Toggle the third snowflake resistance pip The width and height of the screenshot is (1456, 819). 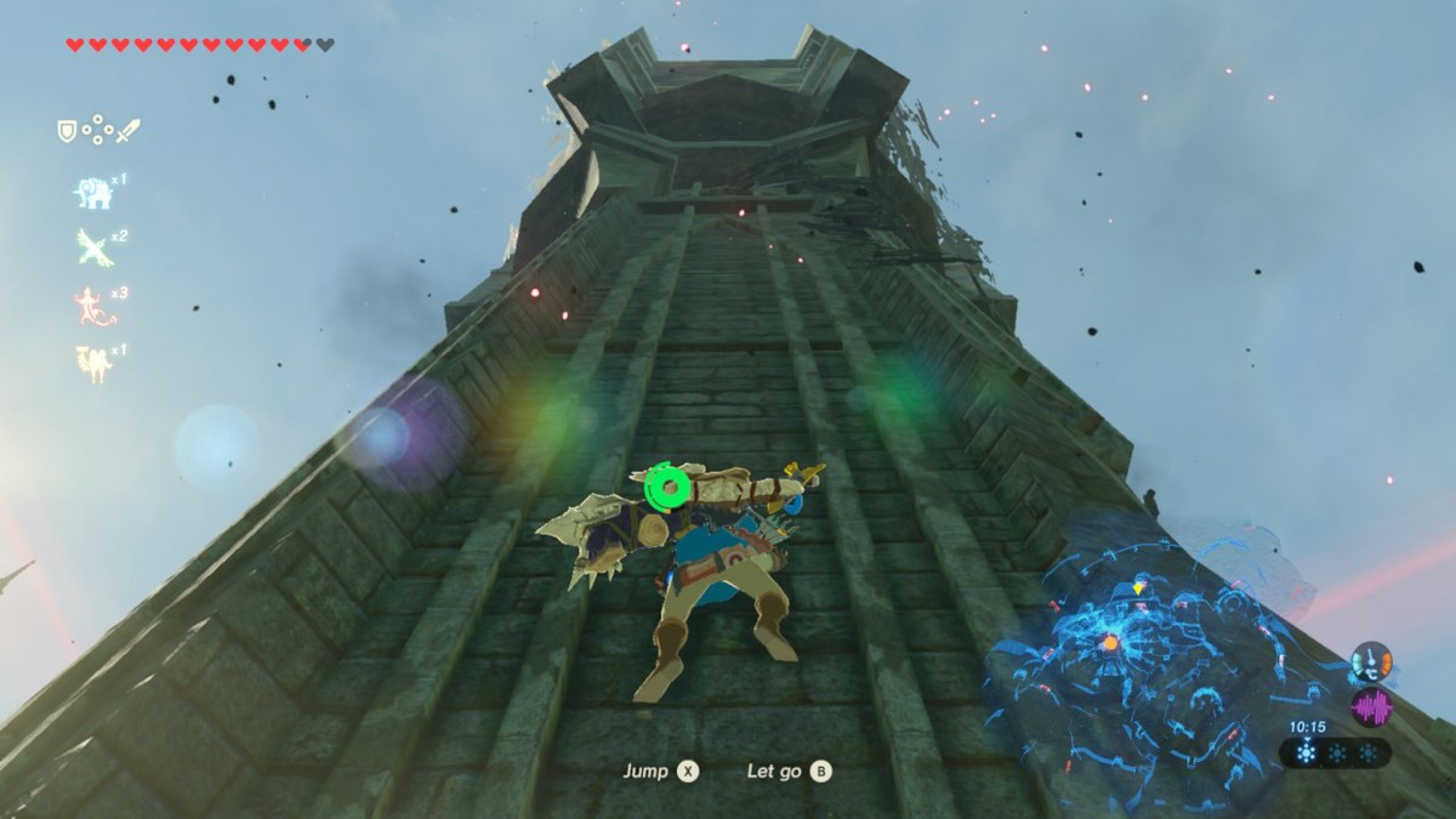point(1369,753)
